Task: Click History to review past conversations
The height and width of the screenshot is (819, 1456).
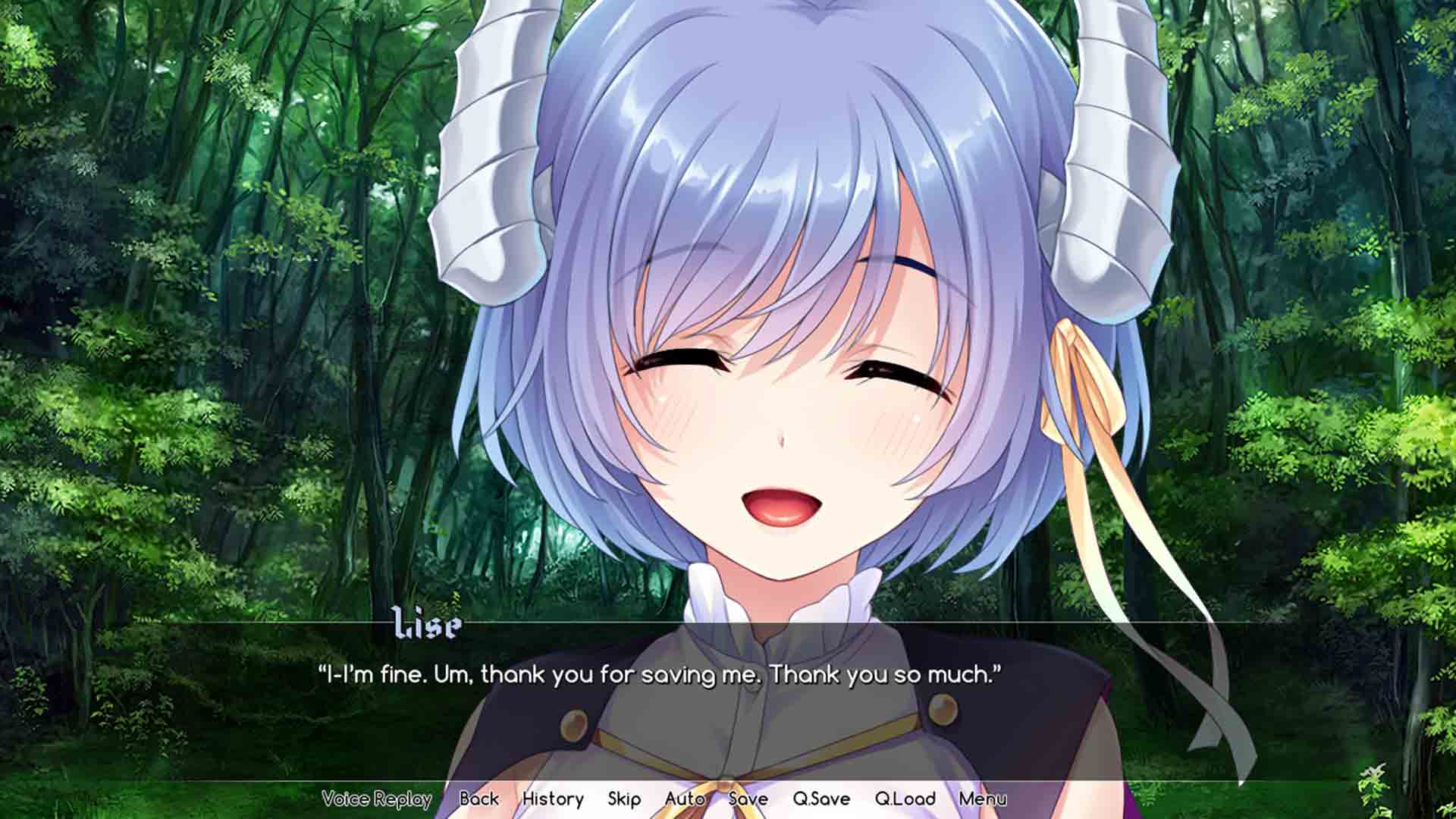Action: (554, 799)
